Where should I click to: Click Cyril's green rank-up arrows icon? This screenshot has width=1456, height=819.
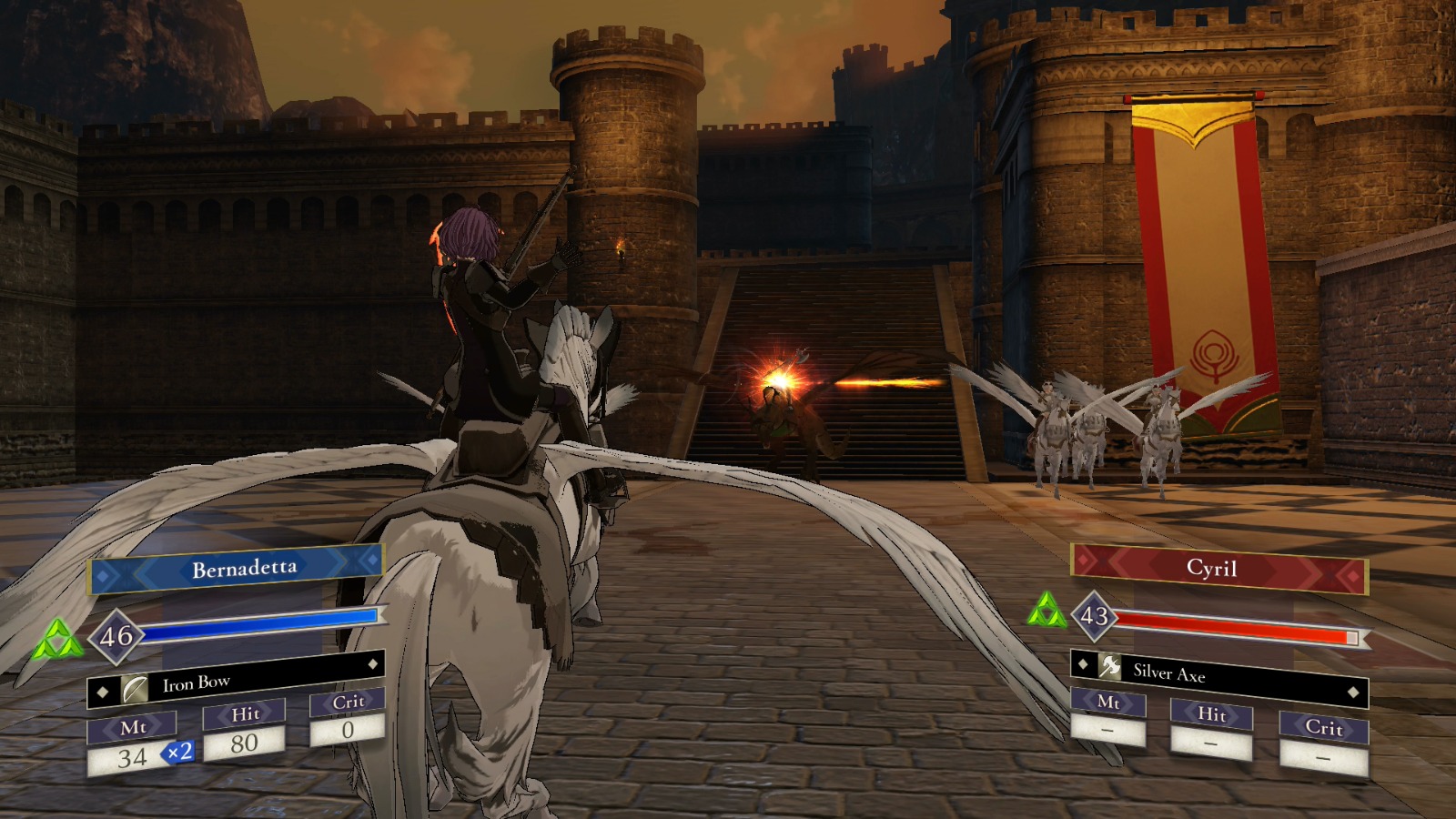[x=1048, y=612]
